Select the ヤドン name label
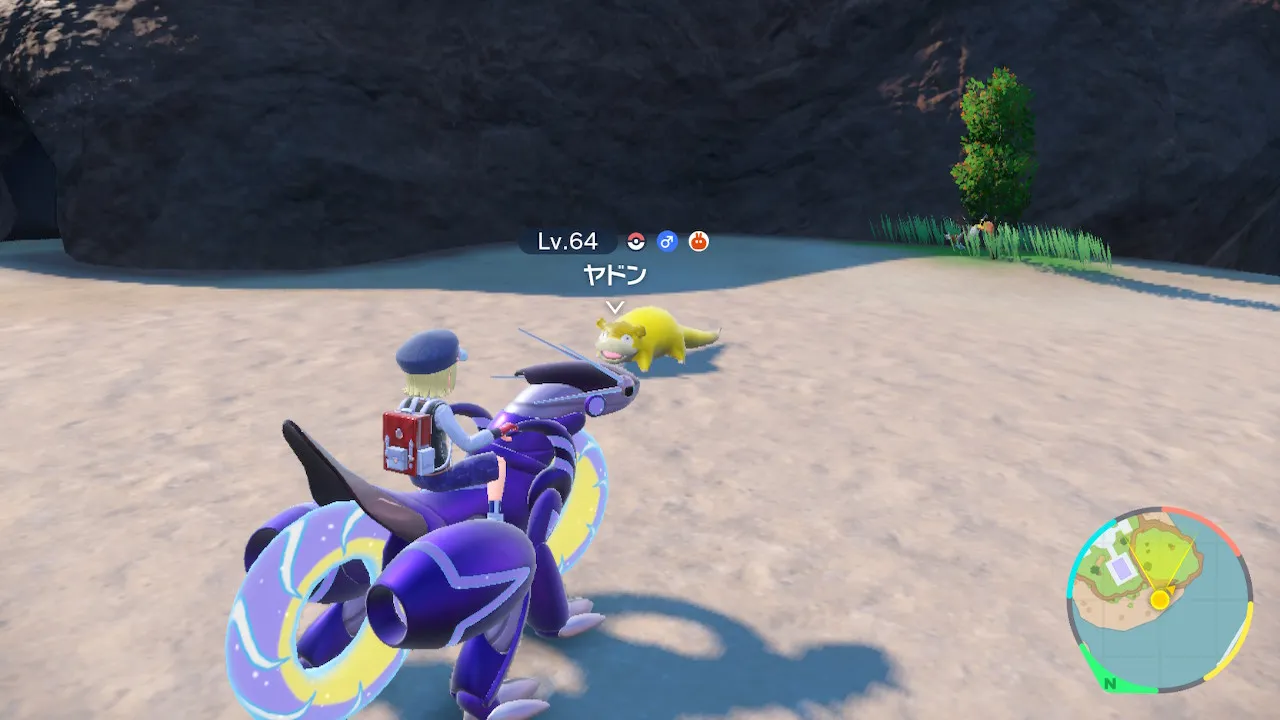The image size is (1280, 720). point(615,275)
